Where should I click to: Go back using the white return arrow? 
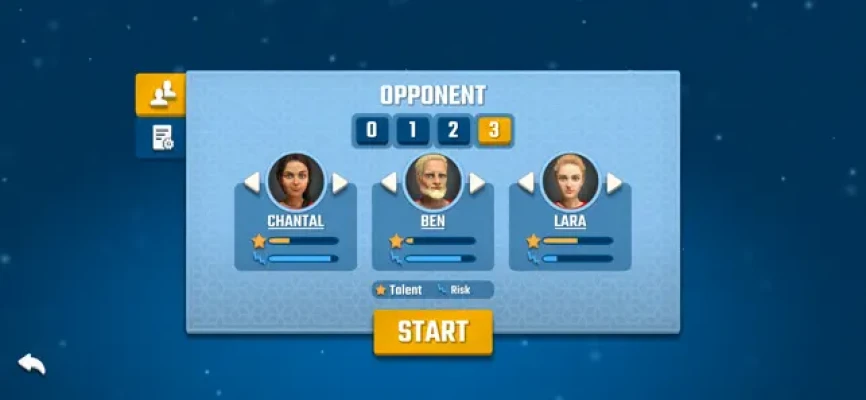click(x=32, y=363)
